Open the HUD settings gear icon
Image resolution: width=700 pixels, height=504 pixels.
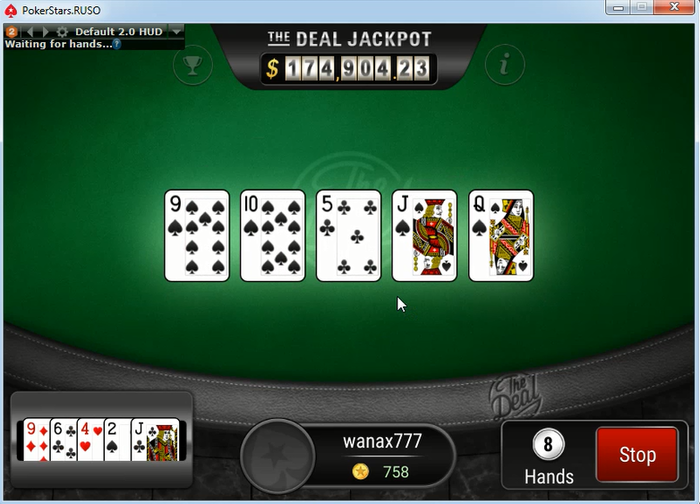coord(61,32)
